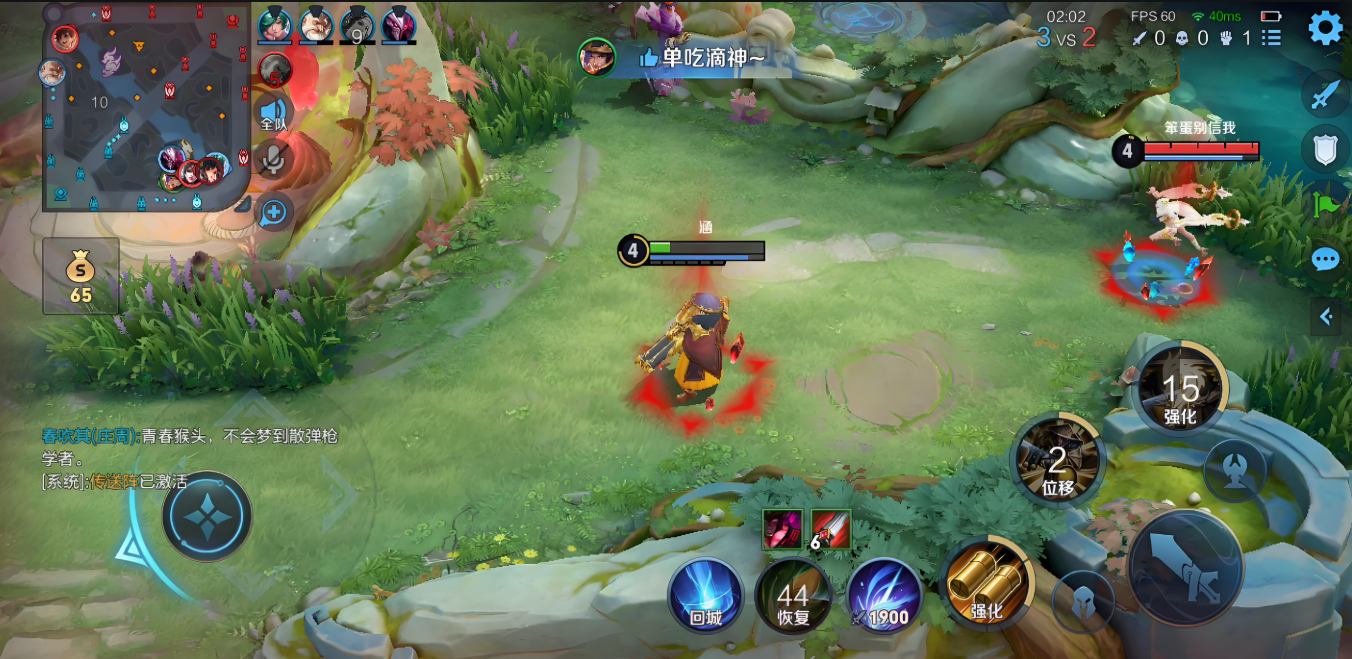Fire the basic attack sword button
Image resolution: width=1352 pixels, height=659 pixels.
point(1186,569)
